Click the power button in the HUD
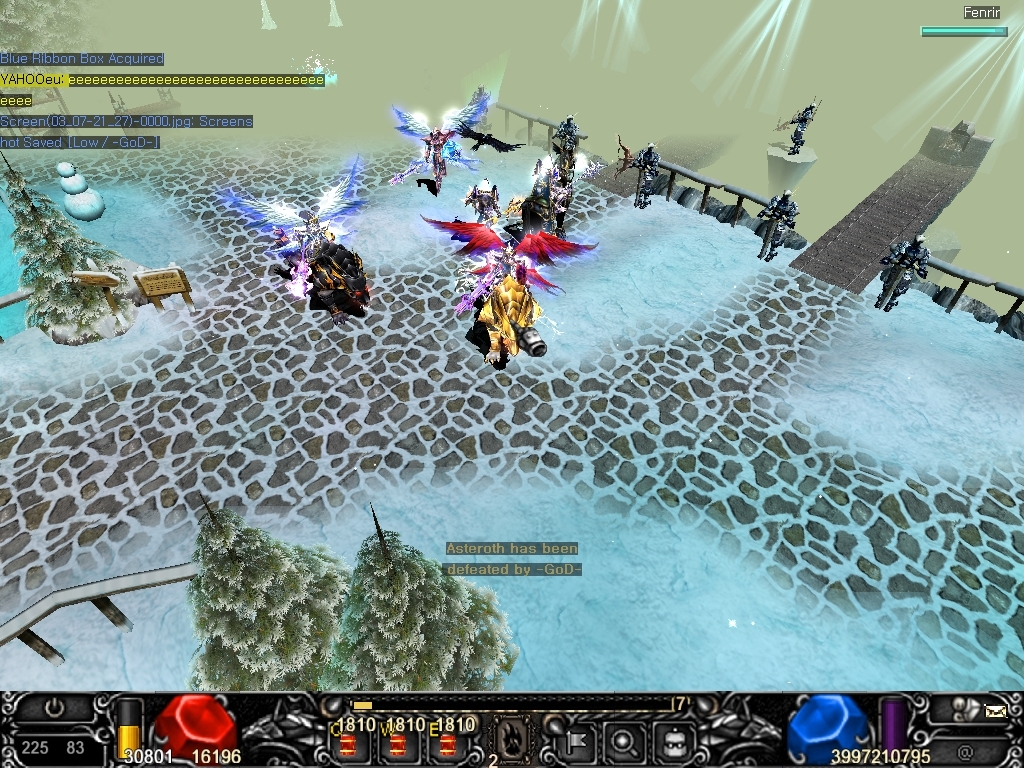This screenshot has height=768, width=1024. (53, 708)
